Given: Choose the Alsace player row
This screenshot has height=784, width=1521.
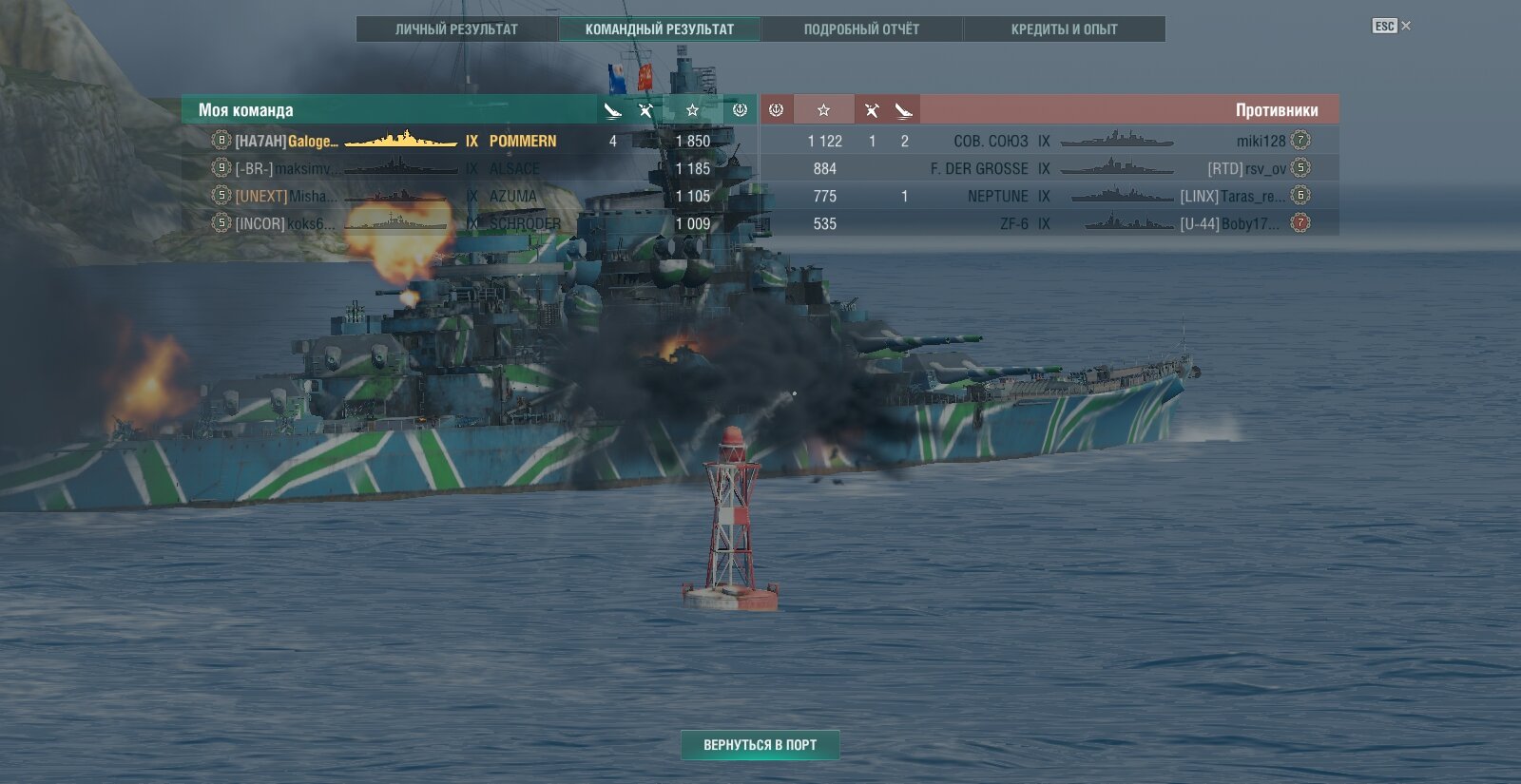Looking at the screenshot, I should click(x=470, y=168).
